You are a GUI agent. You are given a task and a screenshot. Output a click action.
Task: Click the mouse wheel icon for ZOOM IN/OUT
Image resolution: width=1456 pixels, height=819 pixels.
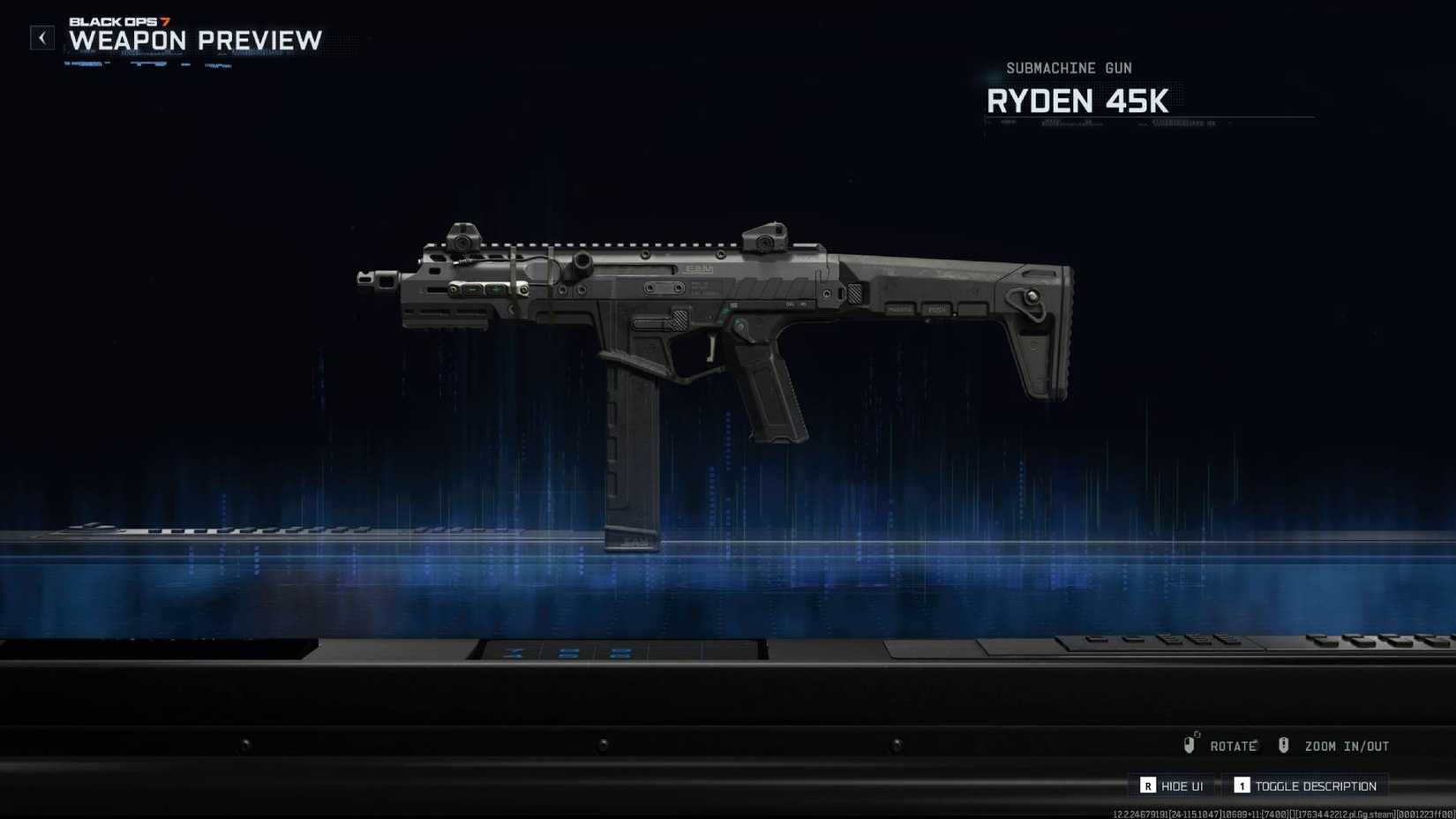coord(1285,744)
